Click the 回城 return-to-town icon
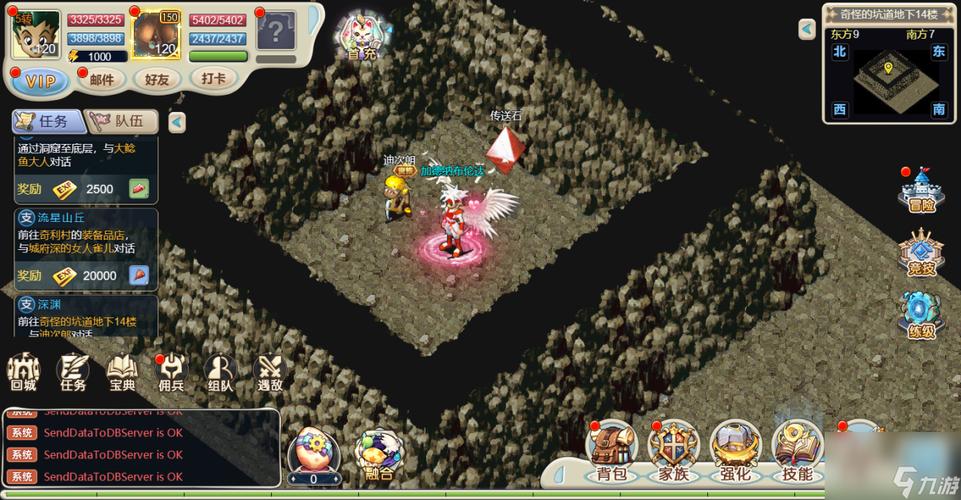Viewport: 961px width, 500px height. [22, 371]
